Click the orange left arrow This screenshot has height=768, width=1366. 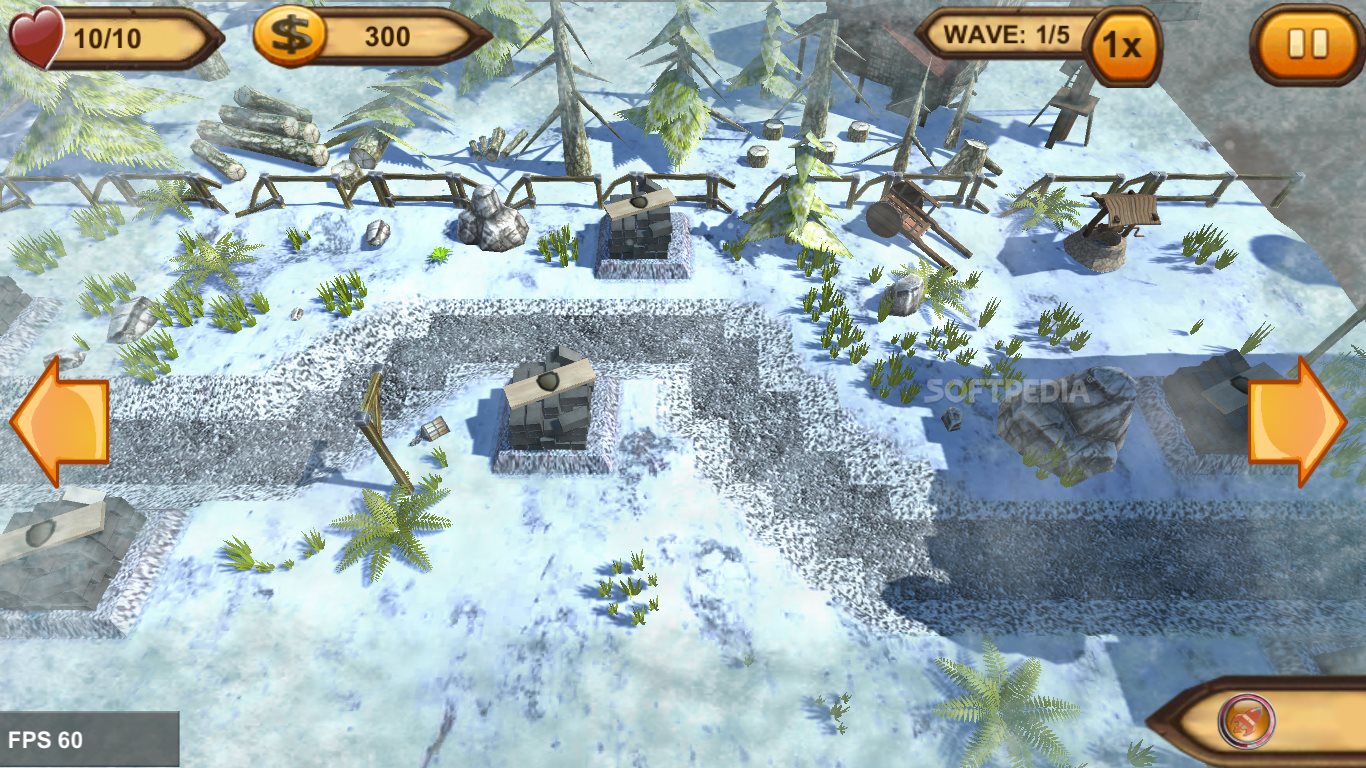(60, 421)
